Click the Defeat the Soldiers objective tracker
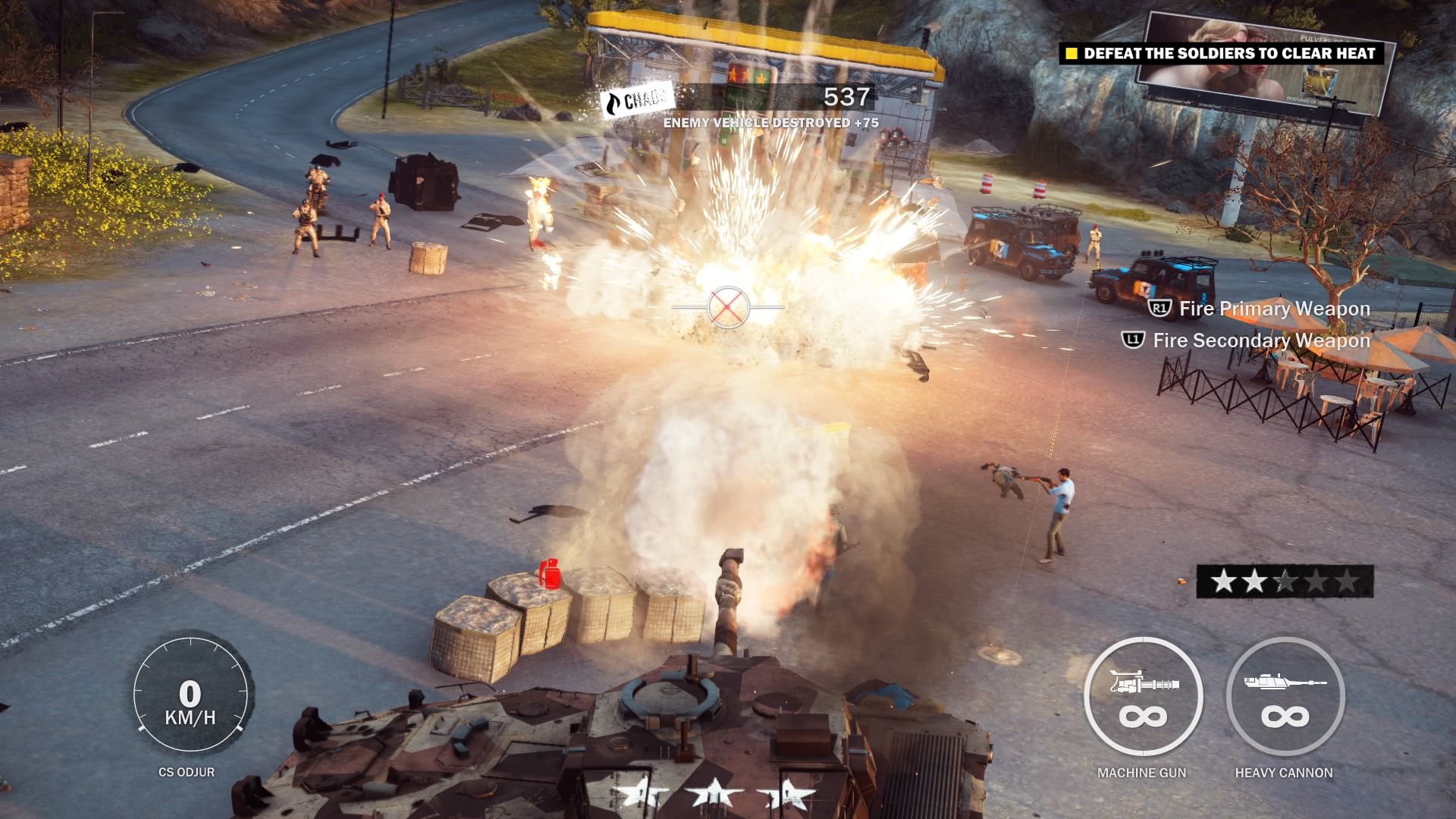 point(1221,53)
